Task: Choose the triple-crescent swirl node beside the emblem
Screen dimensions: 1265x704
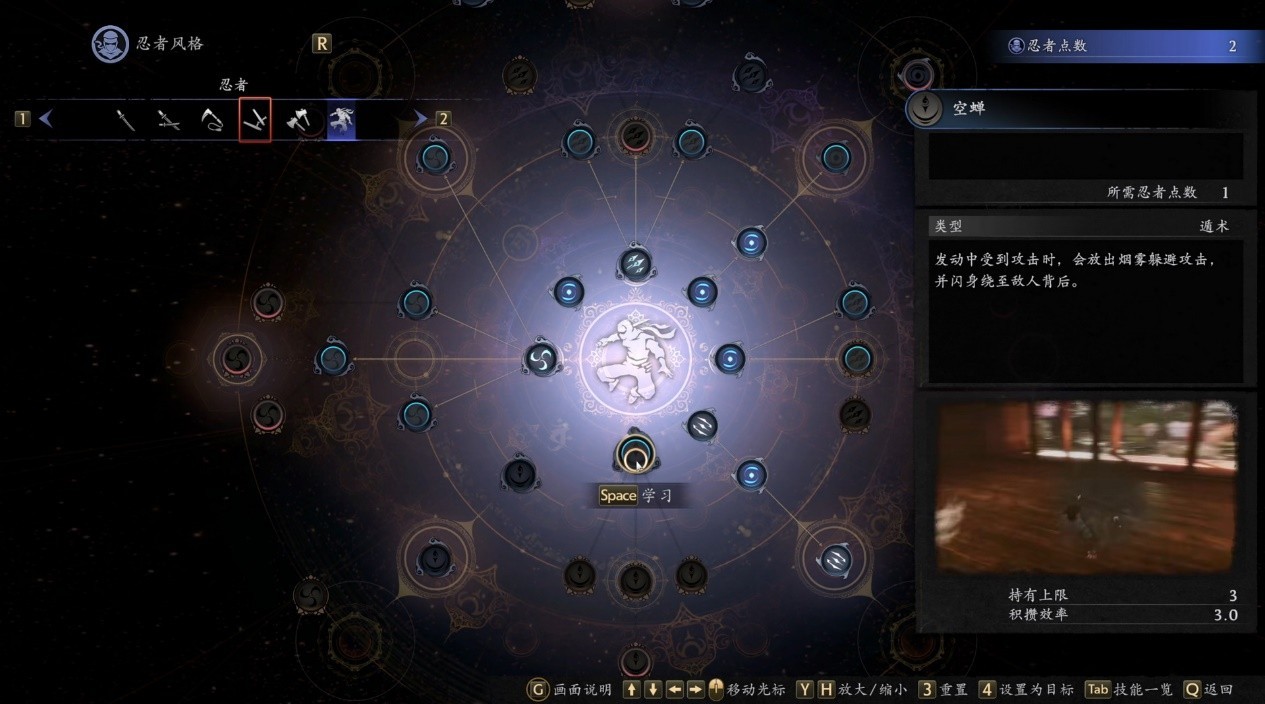Action: click(x=542, y=358)
